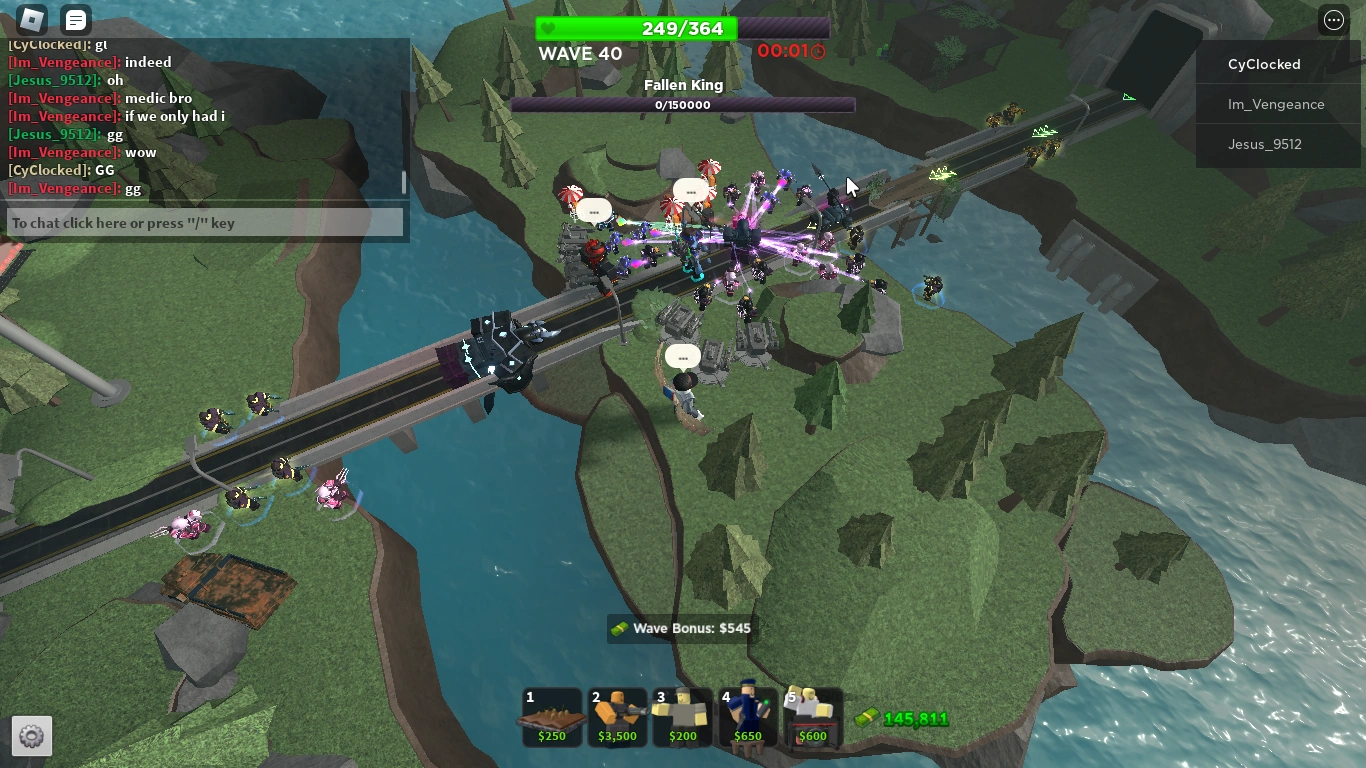
Task: Select Jesus_9512 in the player list
Action: (x=1263, y=144)
